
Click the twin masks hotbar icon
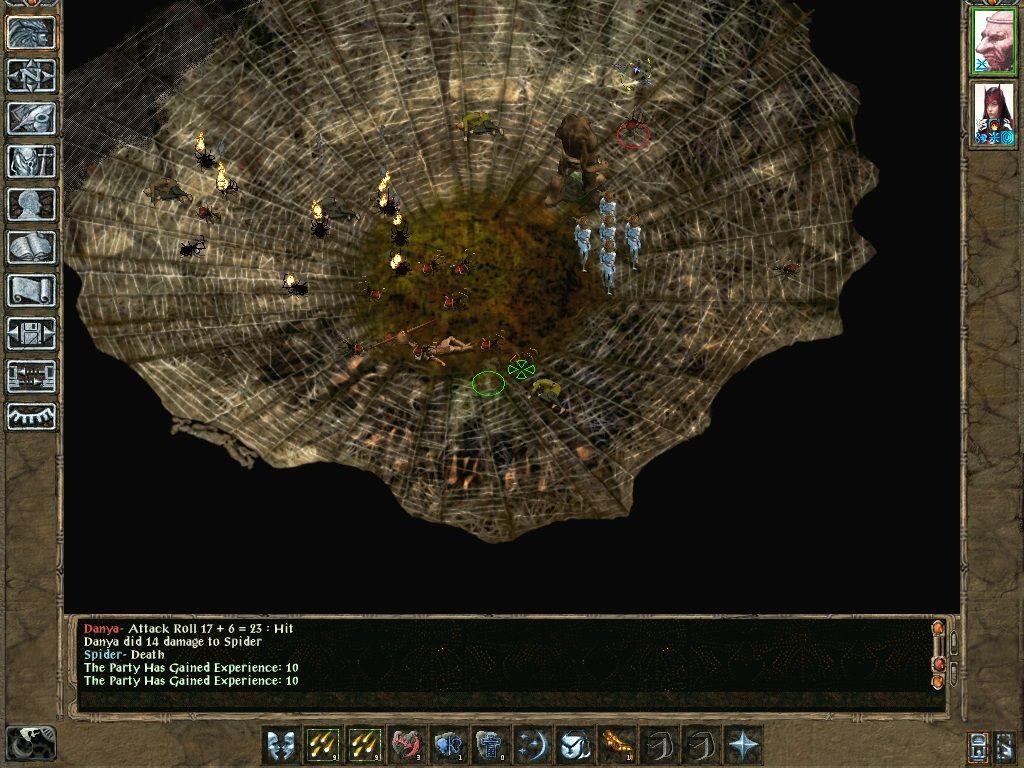(281, 745)
